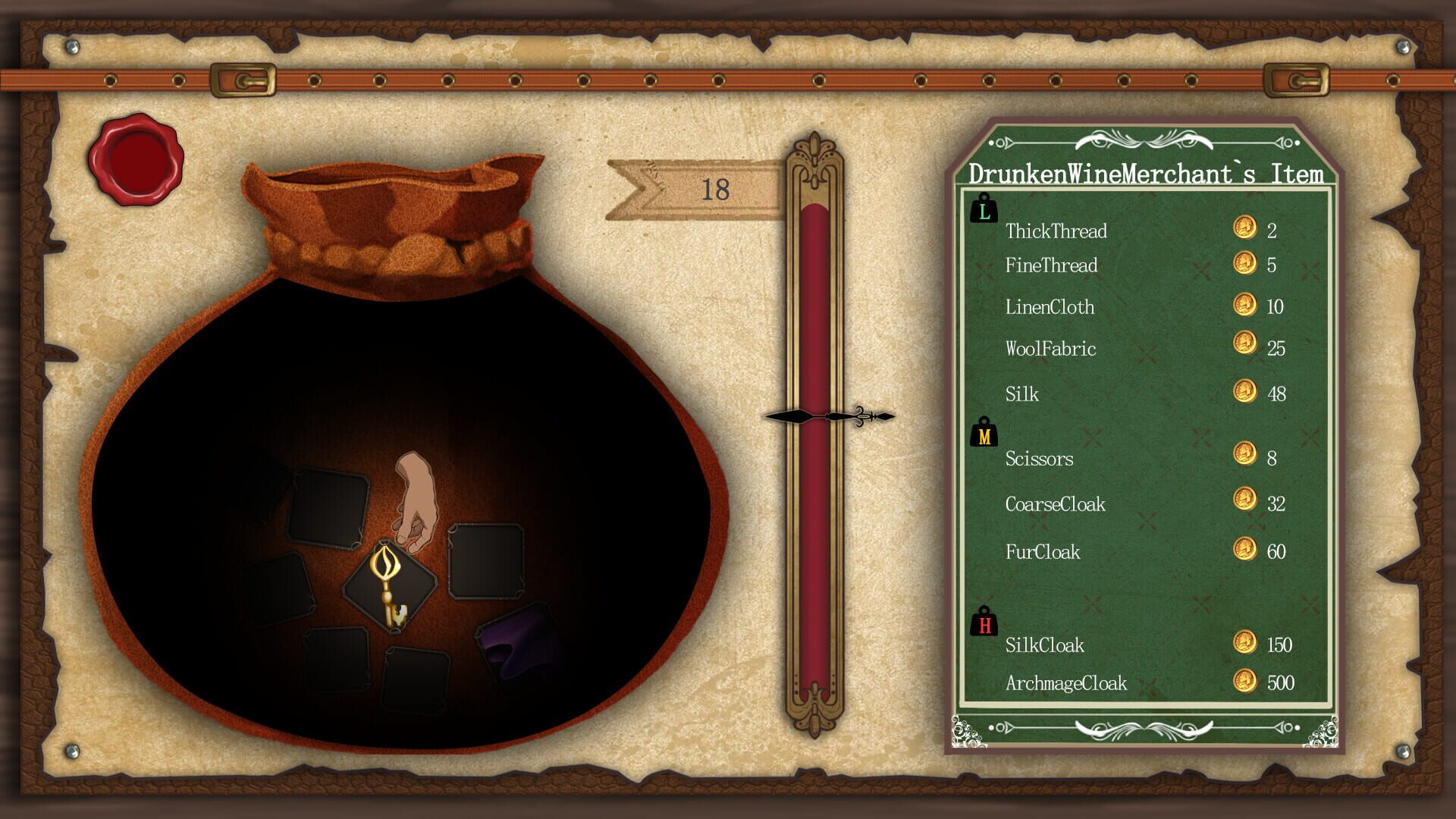Toggle the M medium-weight category filter
The height and width of the screenshot is (819, 1456).
point(984,434)
